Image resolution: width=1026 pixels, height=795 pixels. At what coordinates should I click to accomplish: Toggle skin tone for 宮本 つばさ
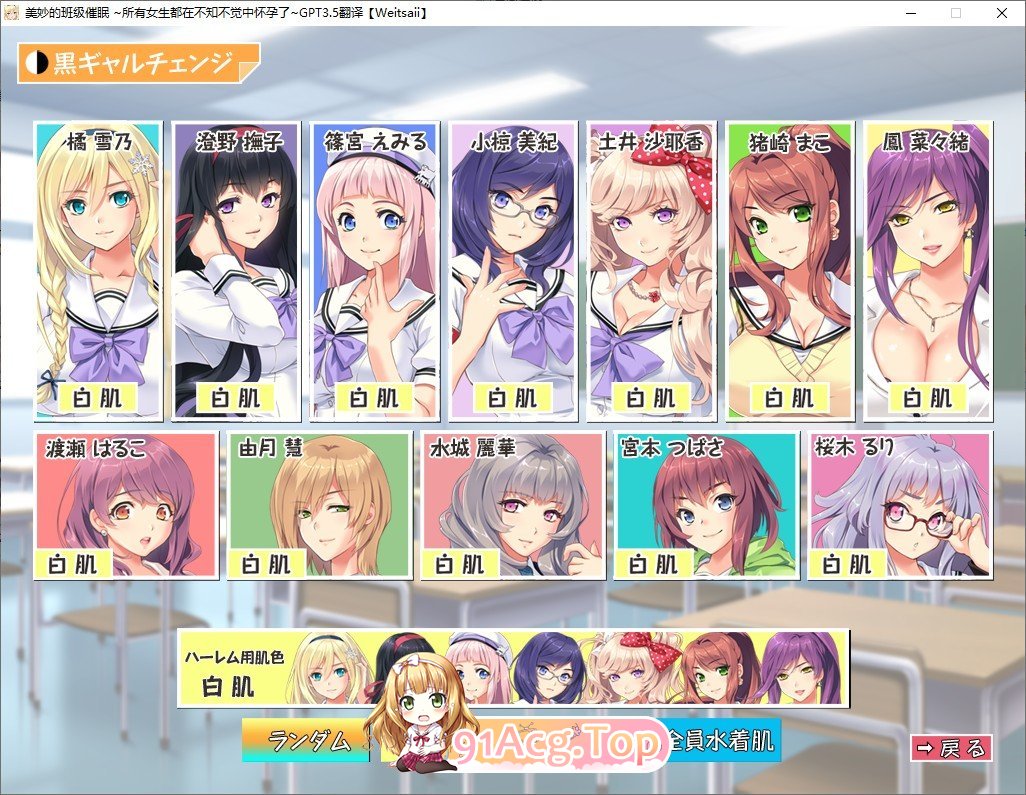tap(707, 505)
